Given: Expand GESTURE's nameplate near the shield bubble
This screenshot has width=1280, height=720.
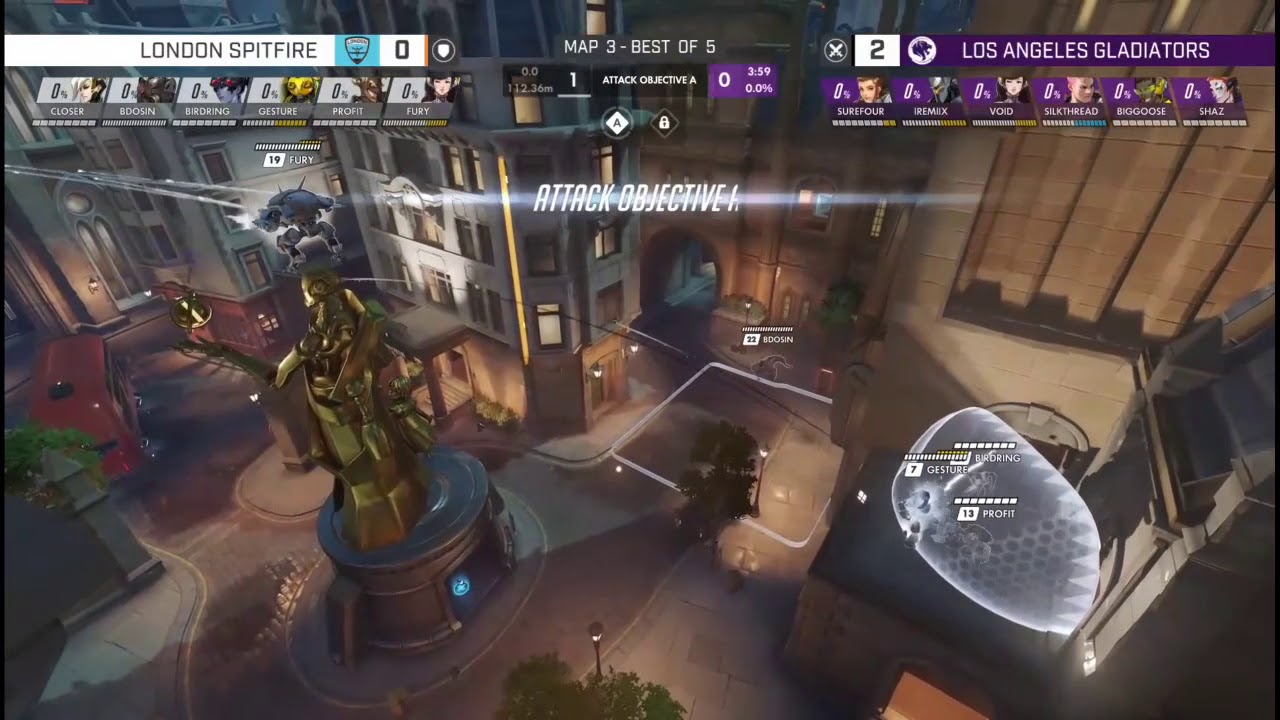Looking at the screenshot, I should click(935, 470).
